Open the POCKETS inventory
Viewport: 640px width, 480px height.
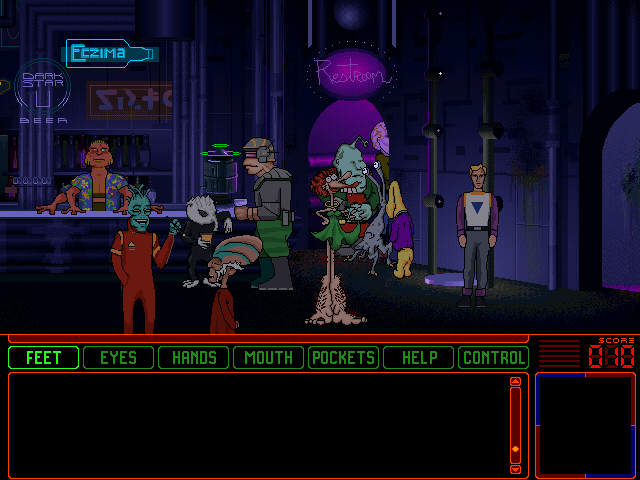(343, 357)
